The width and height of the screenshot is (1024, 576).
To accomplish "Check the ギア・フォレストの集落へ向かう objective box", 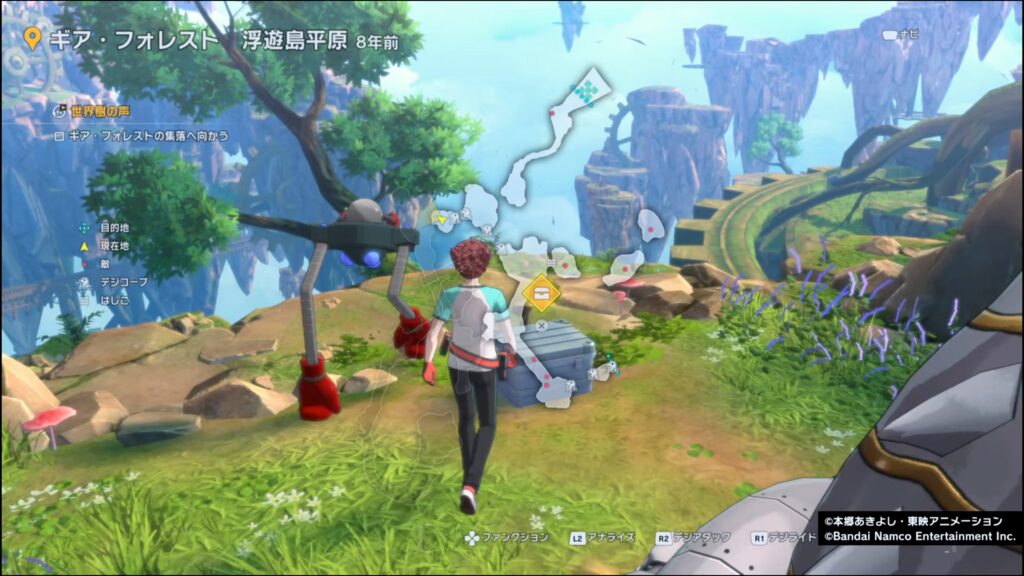I will click(x=60, y=135).
